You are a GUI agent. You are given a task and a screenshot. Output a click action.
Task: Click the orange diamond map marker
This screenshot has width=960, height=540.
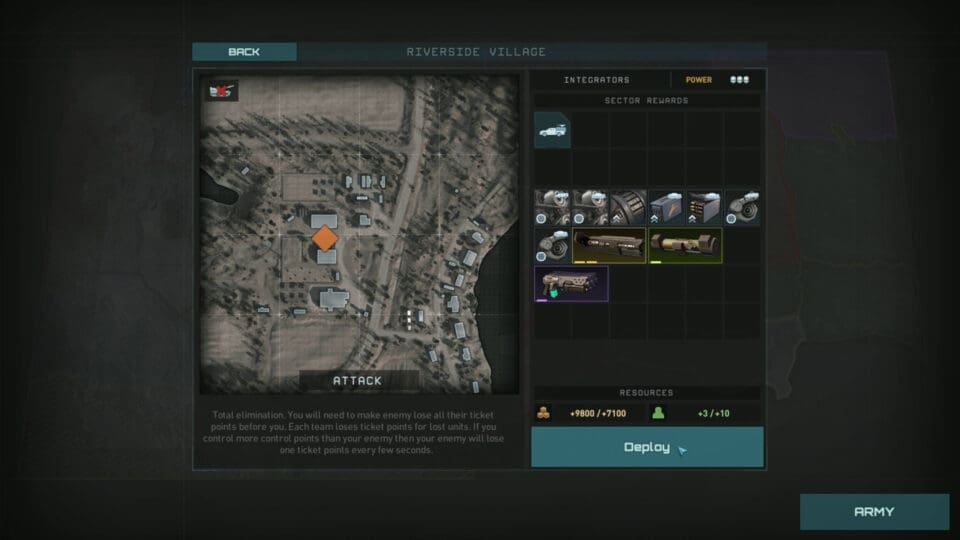click(x=325, y=238)
